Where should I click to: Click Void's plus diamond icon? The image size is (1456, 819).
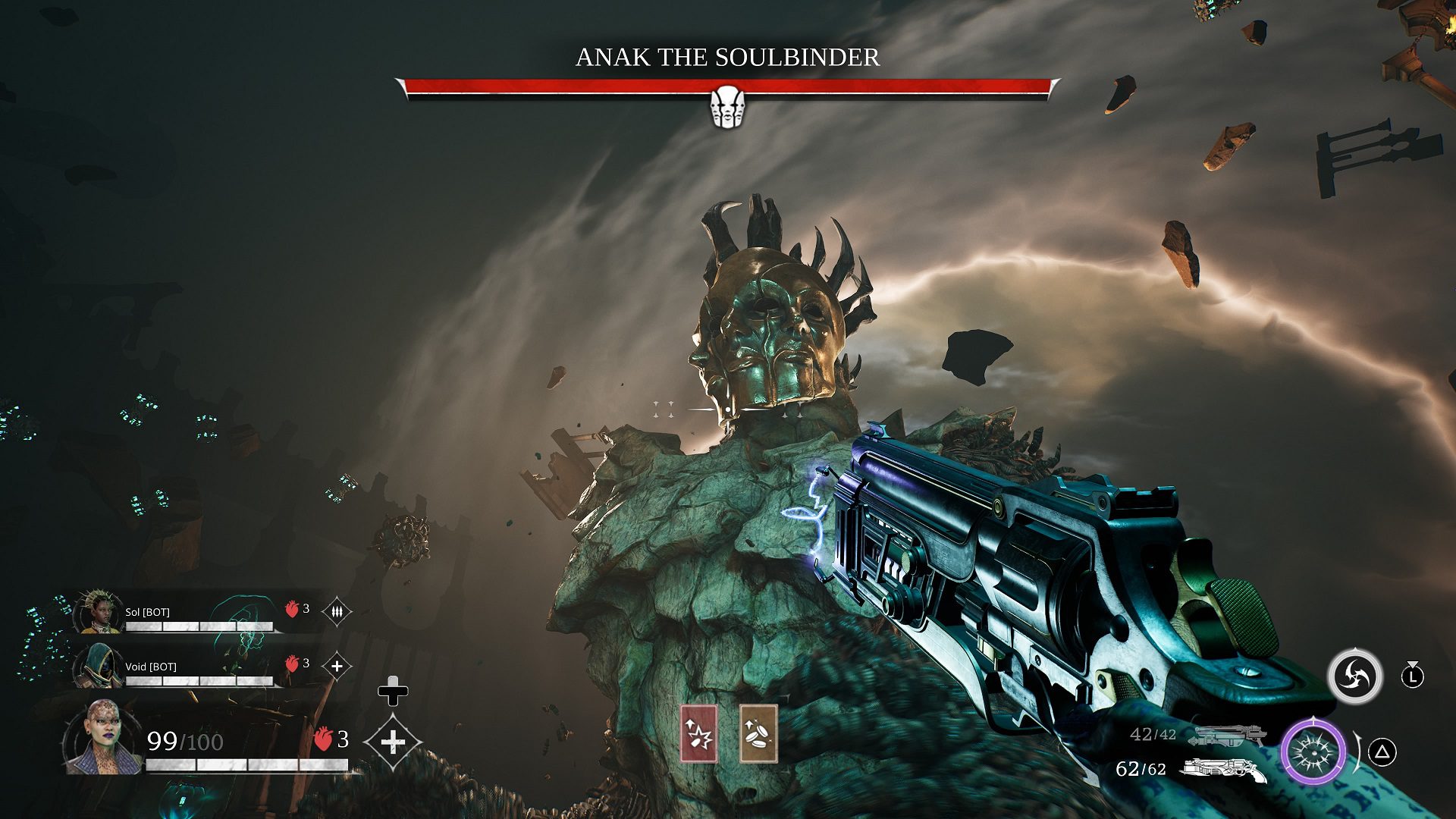coord(337,667)
